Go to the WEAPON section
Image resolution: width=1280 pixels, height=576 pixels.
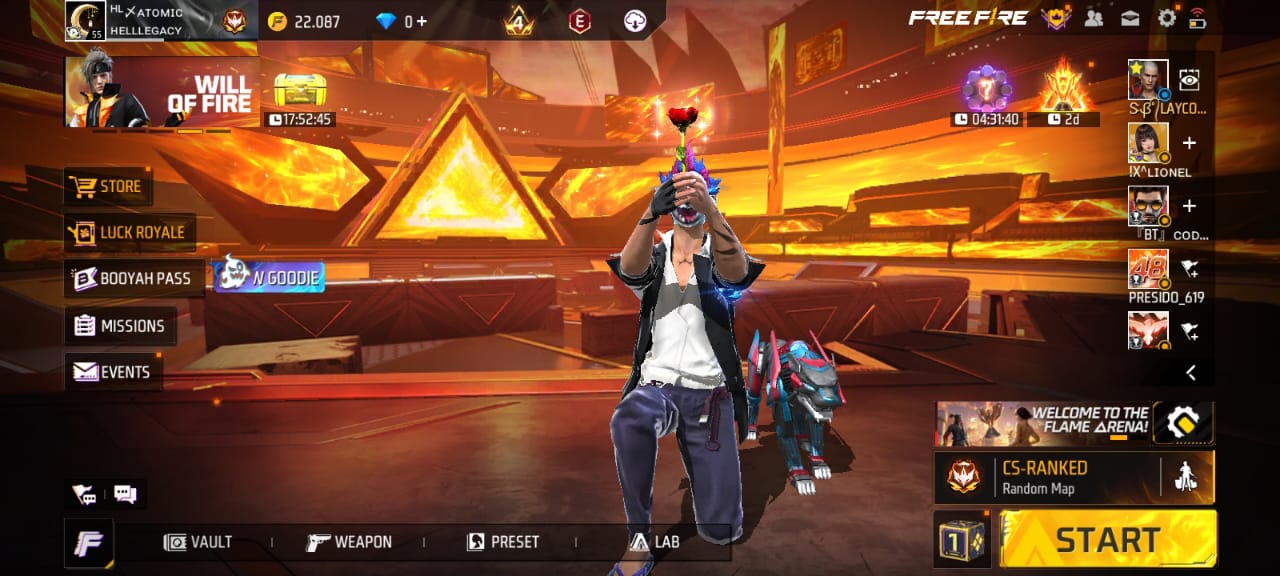350,542
